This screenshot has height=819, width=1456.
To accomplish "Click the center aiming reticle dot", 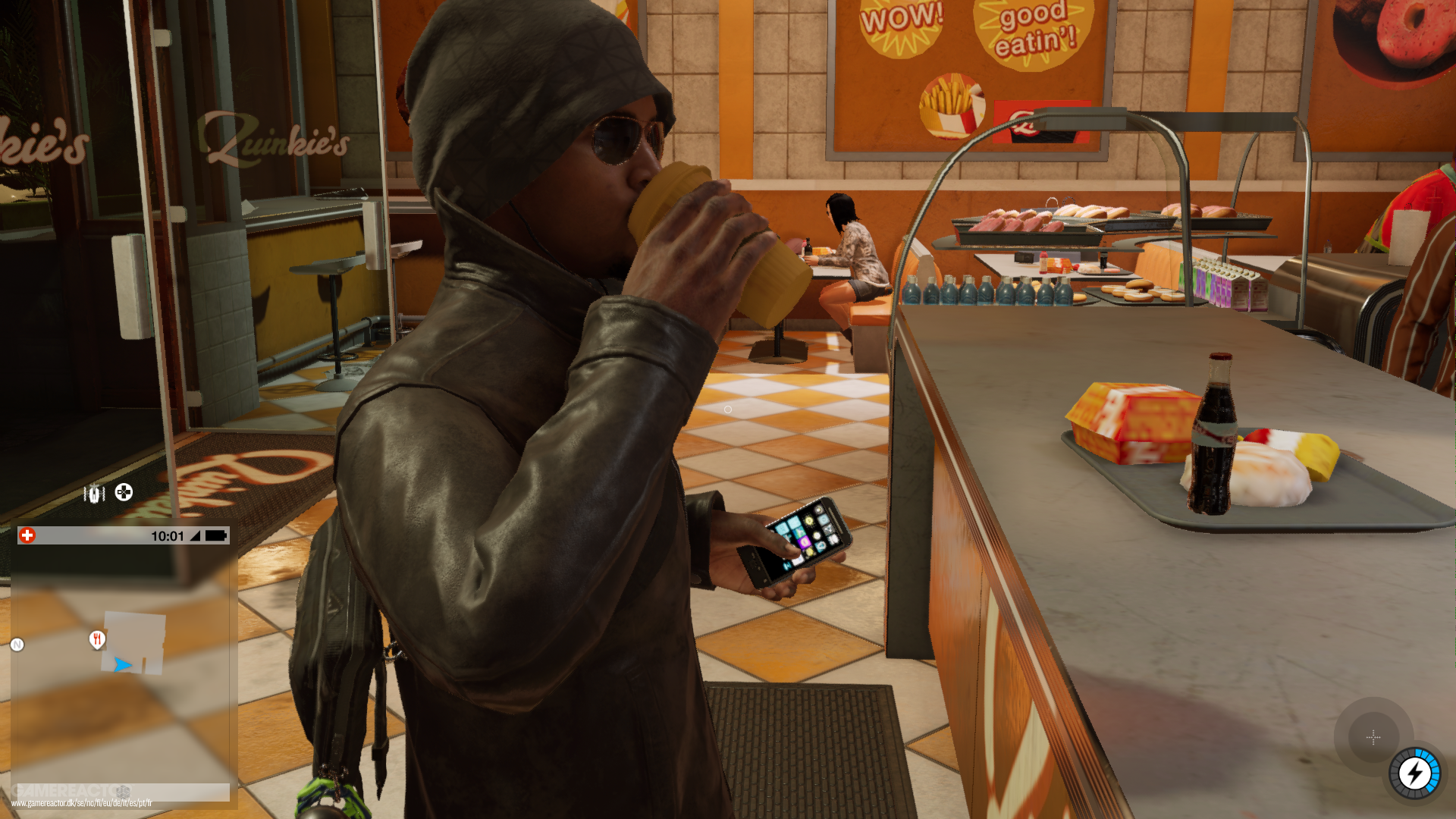I will [x=727, y=409].
